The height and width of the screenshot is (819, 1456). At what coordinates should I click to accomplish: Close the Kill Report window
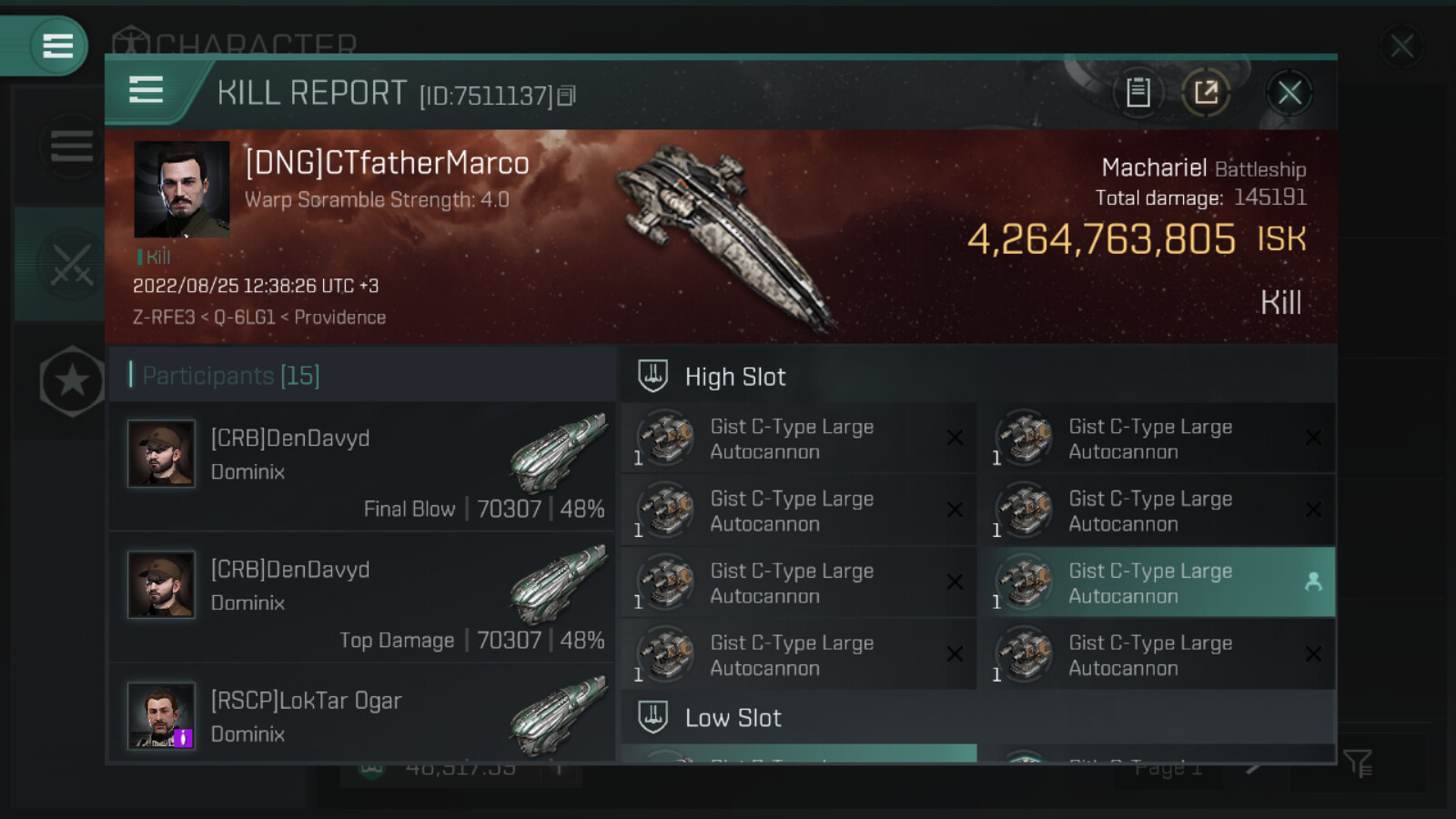[1289, 92]
